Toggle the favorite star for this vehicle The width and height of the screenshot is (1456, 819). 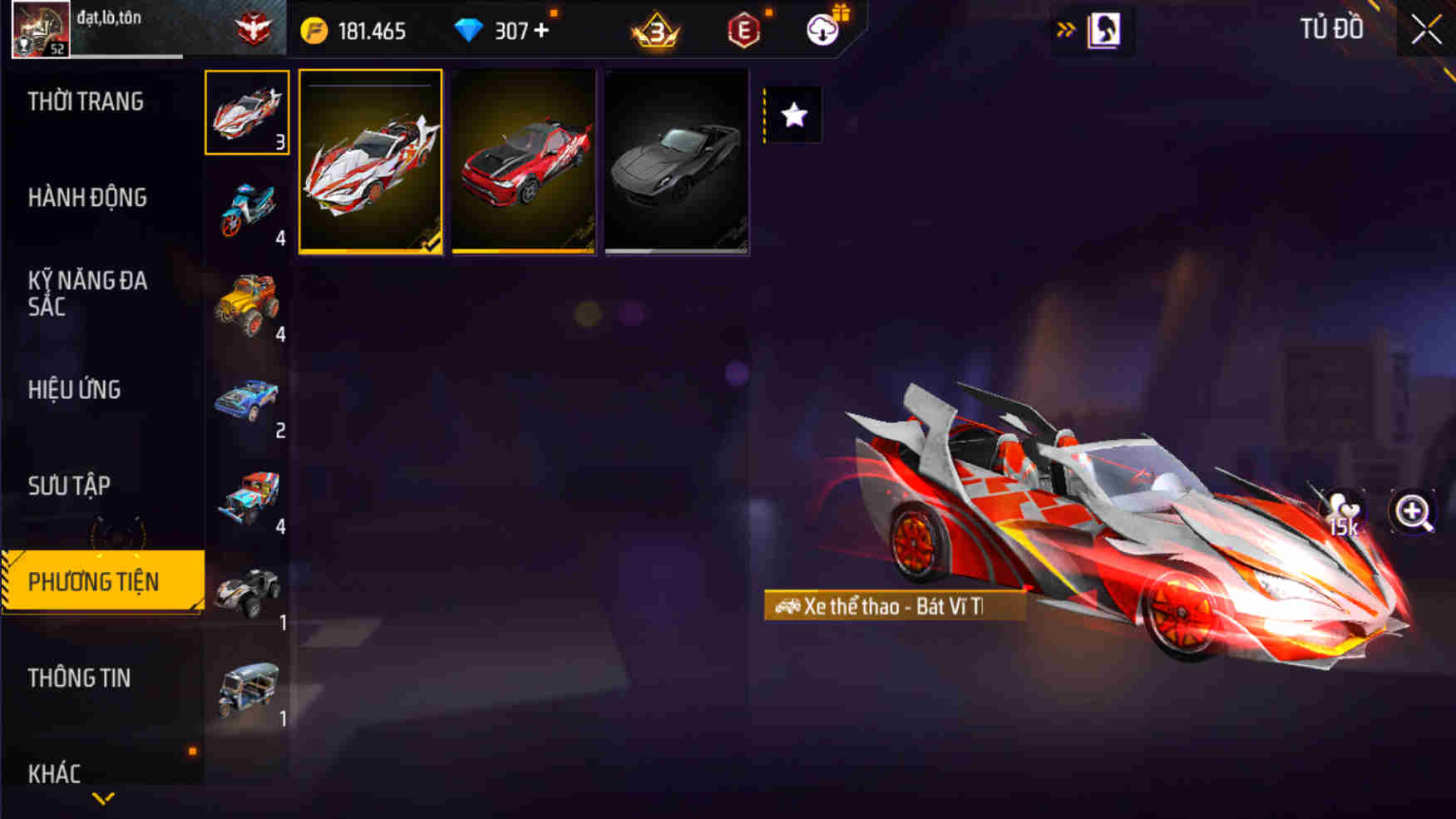(793, 114)
